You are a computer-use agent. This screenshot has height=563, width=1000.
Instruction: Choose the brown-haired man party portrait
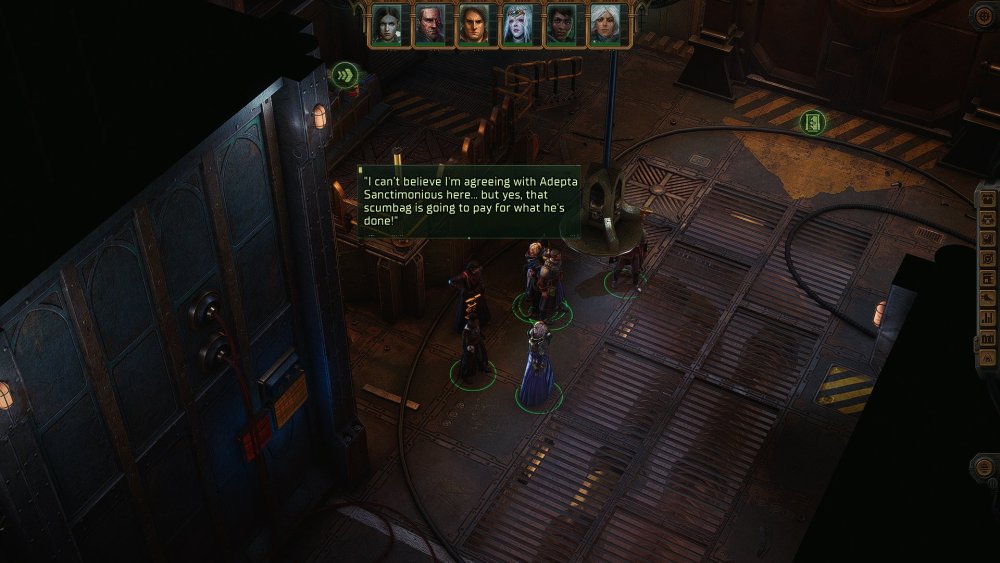tap(473, 25)
